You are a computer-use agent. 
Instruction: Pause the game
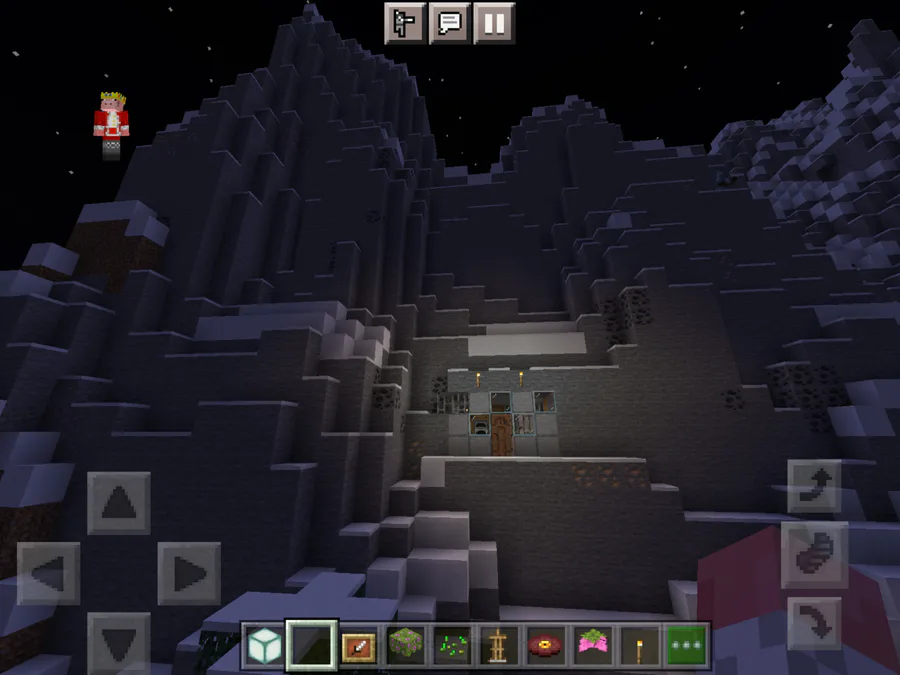click(x=493, y=22)
